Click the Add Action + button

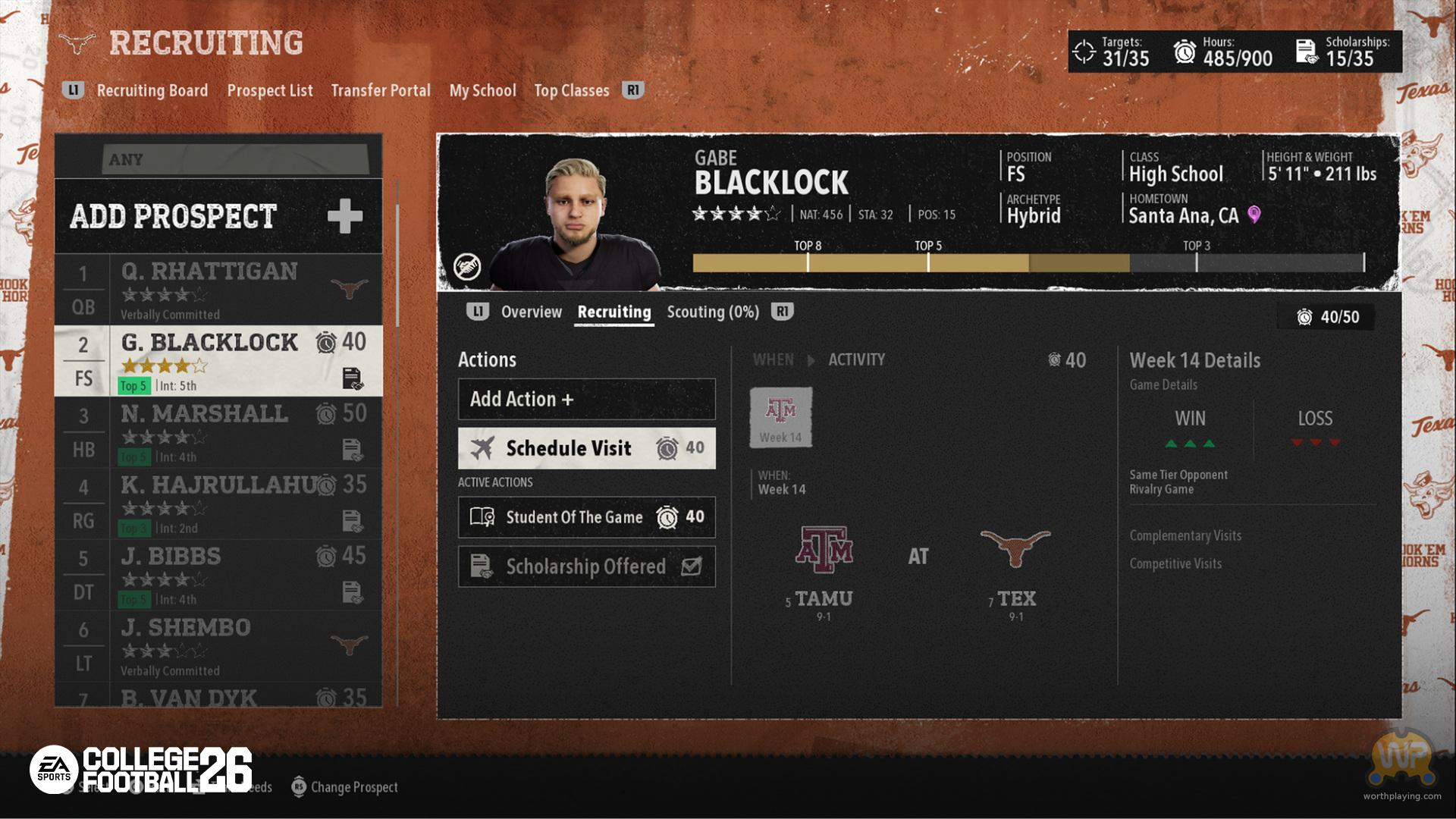point(586,399)
